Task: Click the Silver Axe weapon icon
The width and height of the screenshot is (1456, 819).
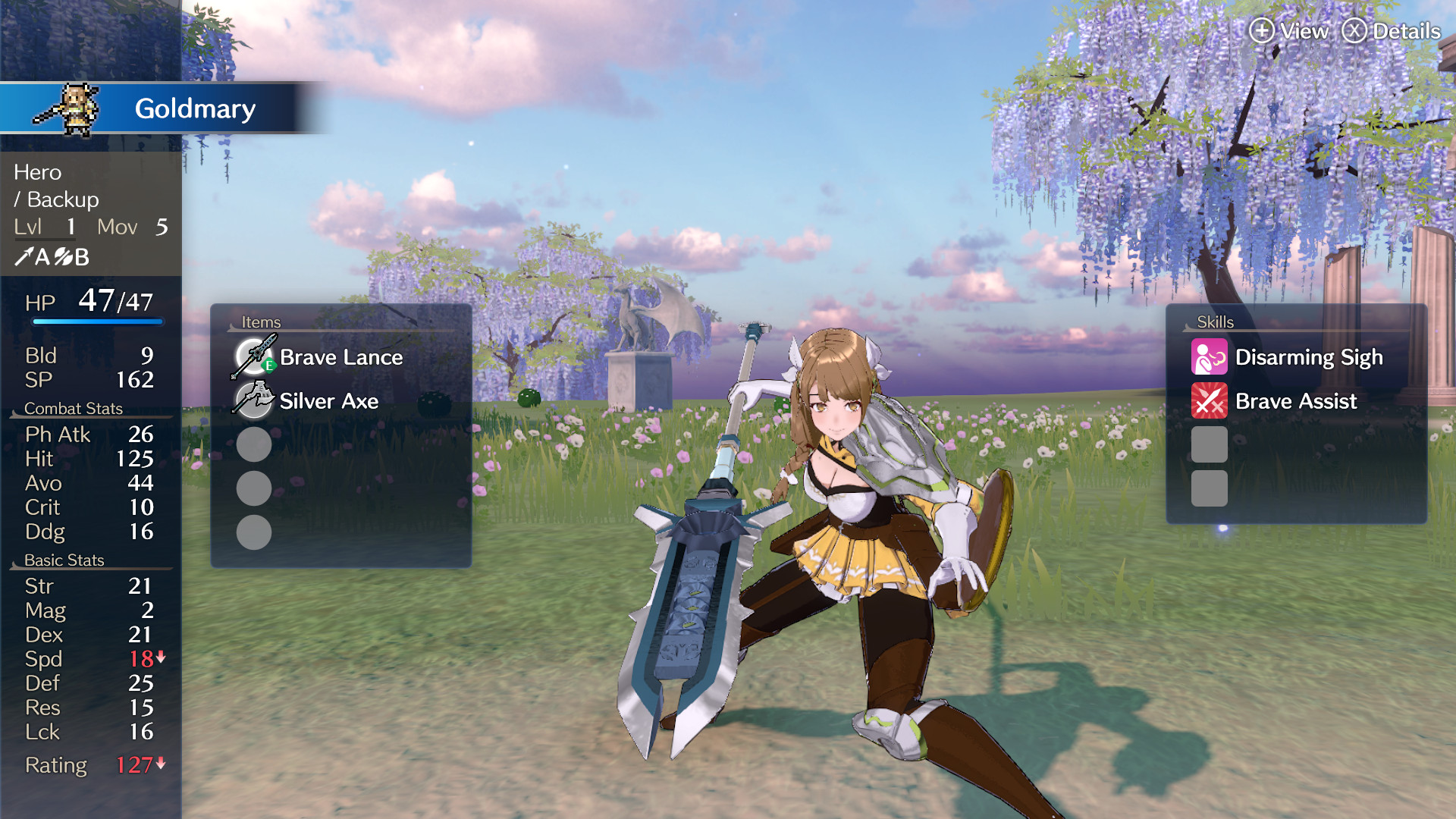Action: tap(253, 401)
